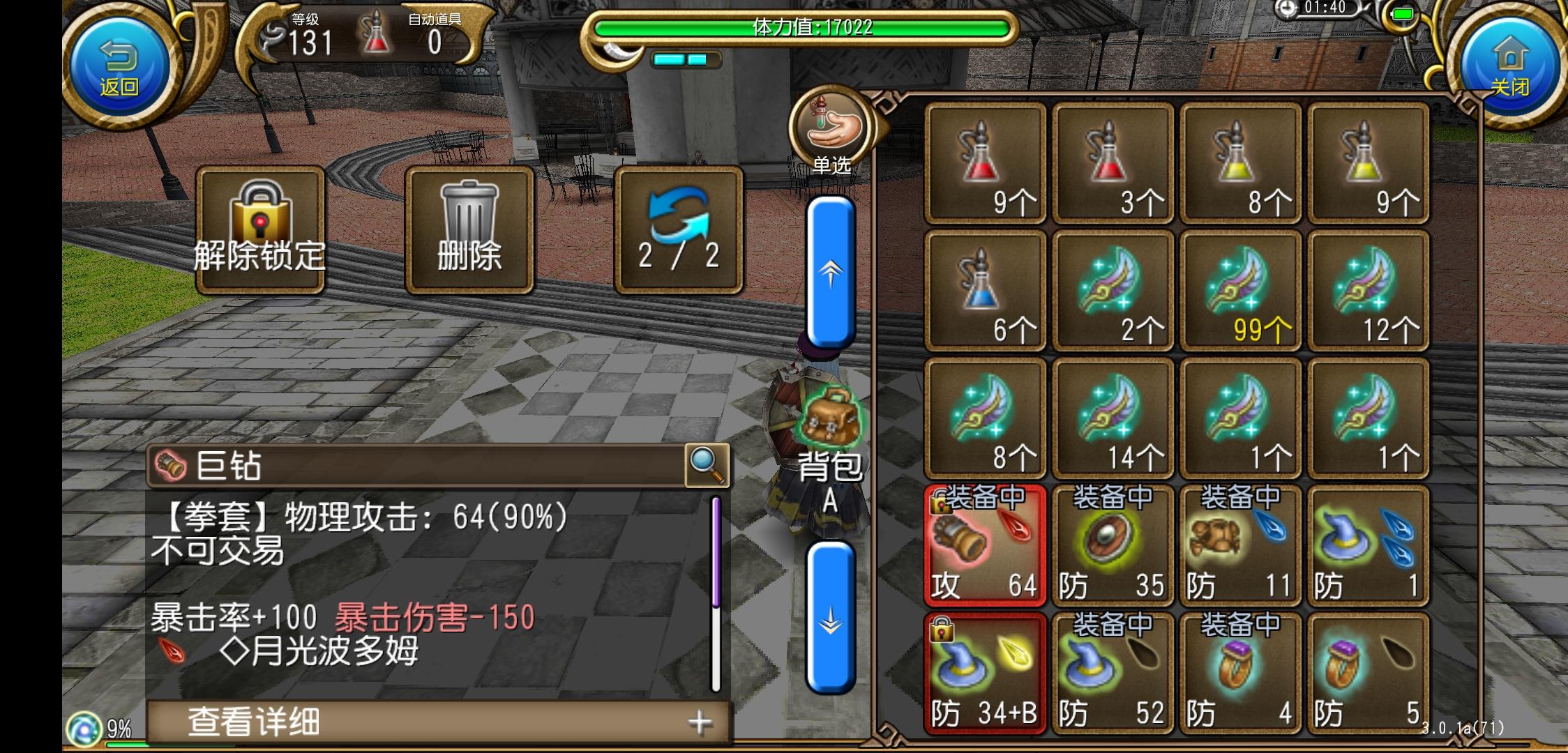Select the feather item stack showing 99个
1568x753 pixels.
point(1241,289)
